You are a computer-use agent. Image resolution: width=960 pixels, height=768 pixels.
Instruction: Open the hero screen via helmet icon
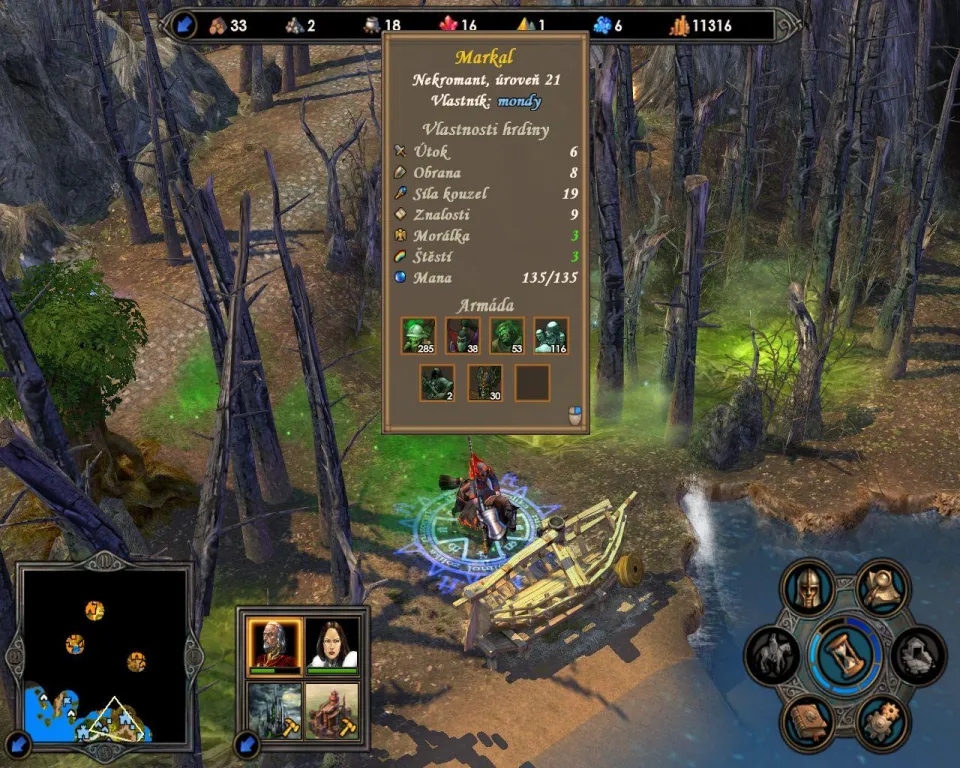click(808, 588)
